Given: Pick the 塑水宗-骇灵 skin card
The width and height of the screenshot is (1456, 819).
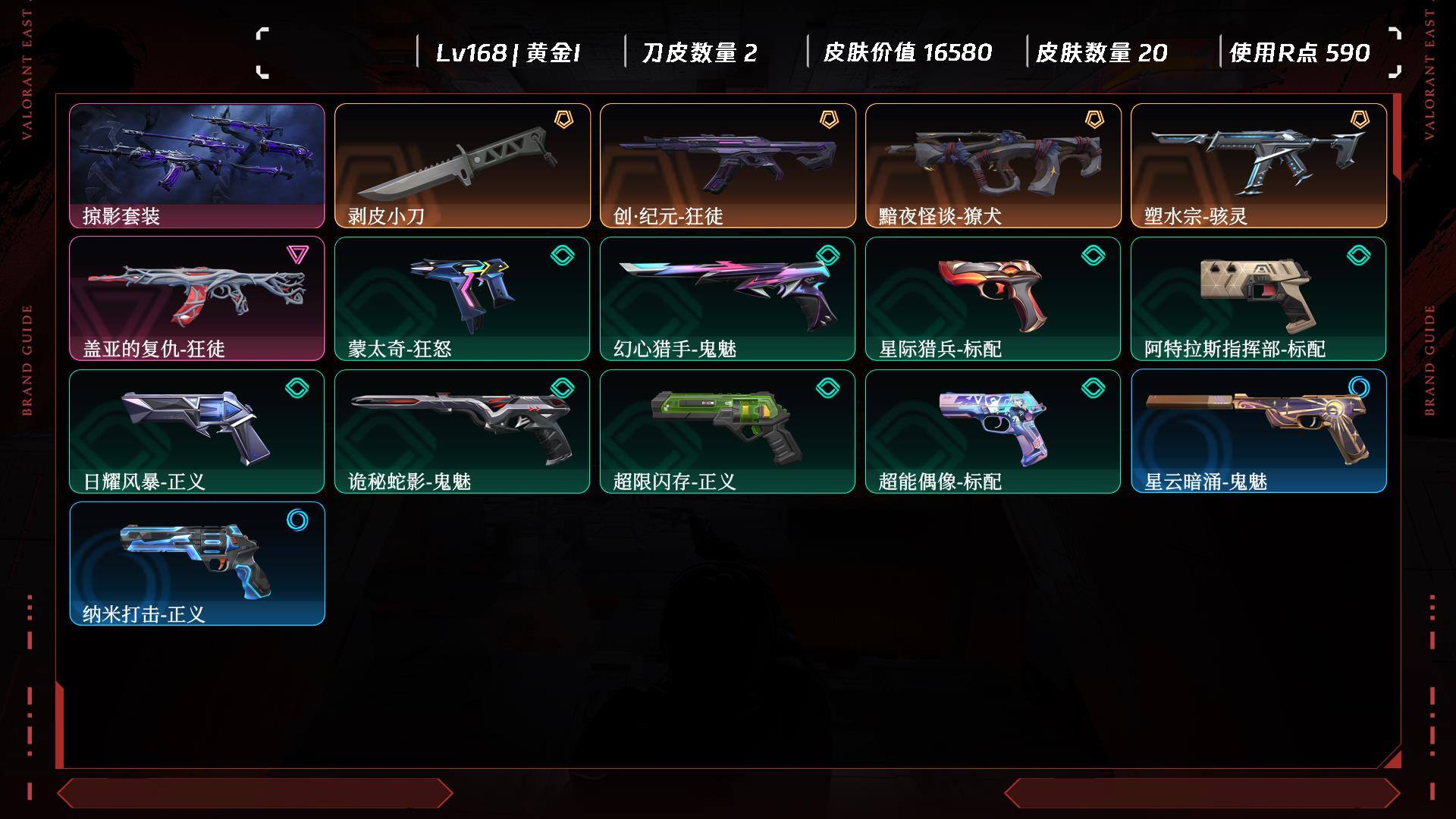Looking at the screenshot, I should (x=1259, y=165).
